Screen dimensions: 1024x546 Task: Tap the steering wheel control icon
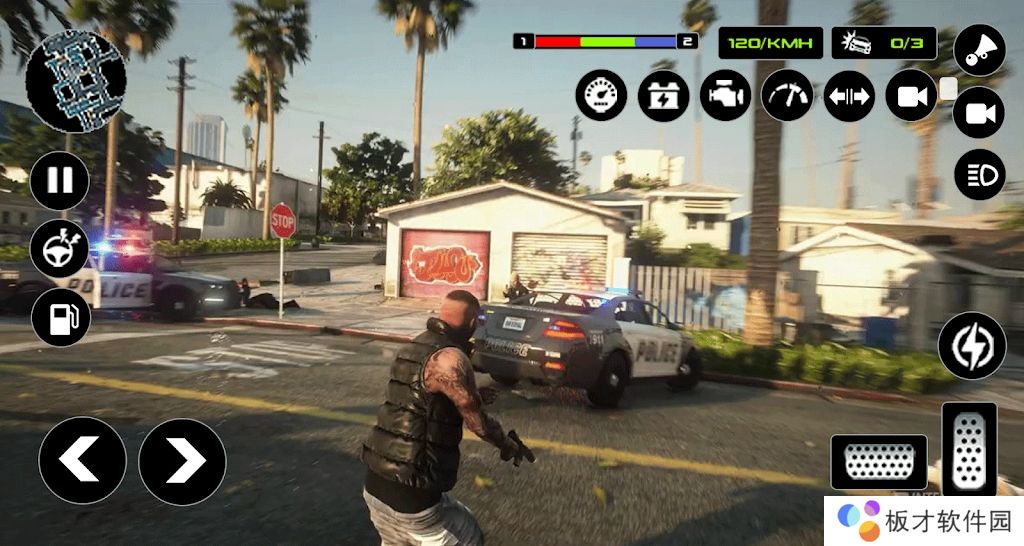60,249
